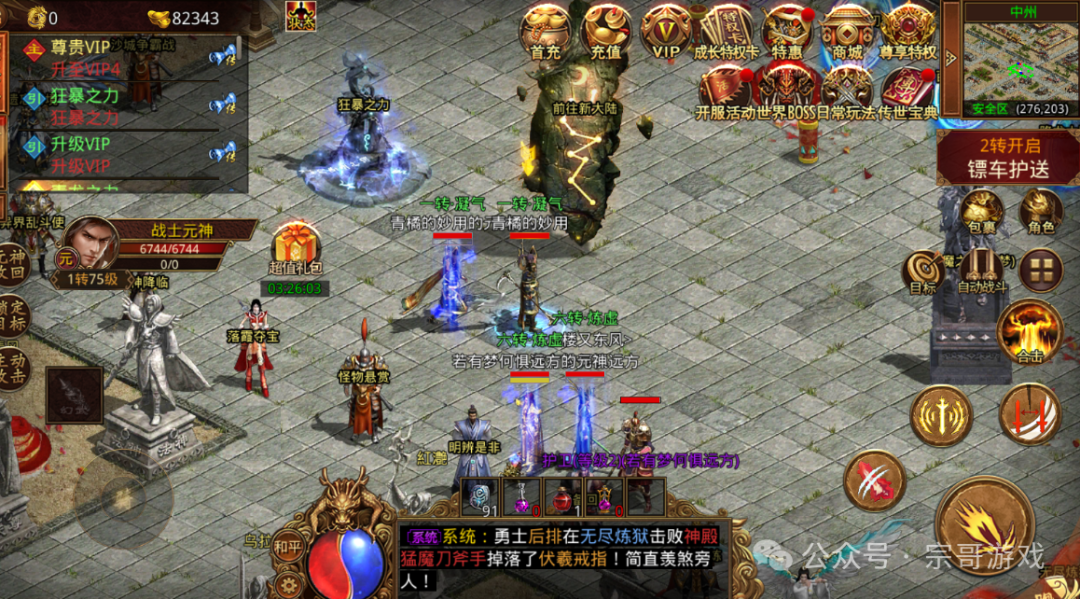Open the 成长特权卡 privilege card icon

coord(726,30)
